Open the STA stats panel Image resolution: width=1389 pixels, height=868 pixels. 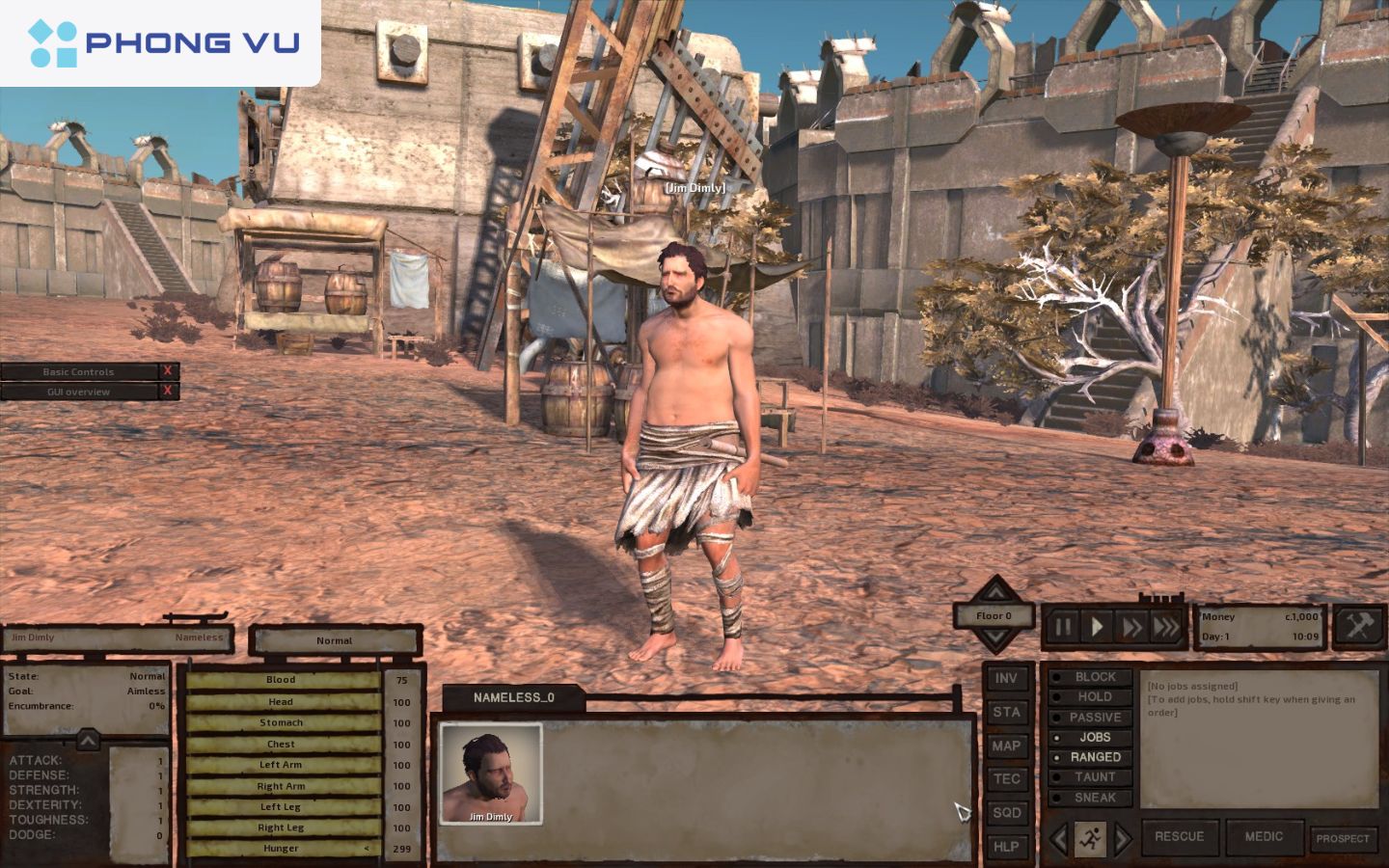point(1006,712)
